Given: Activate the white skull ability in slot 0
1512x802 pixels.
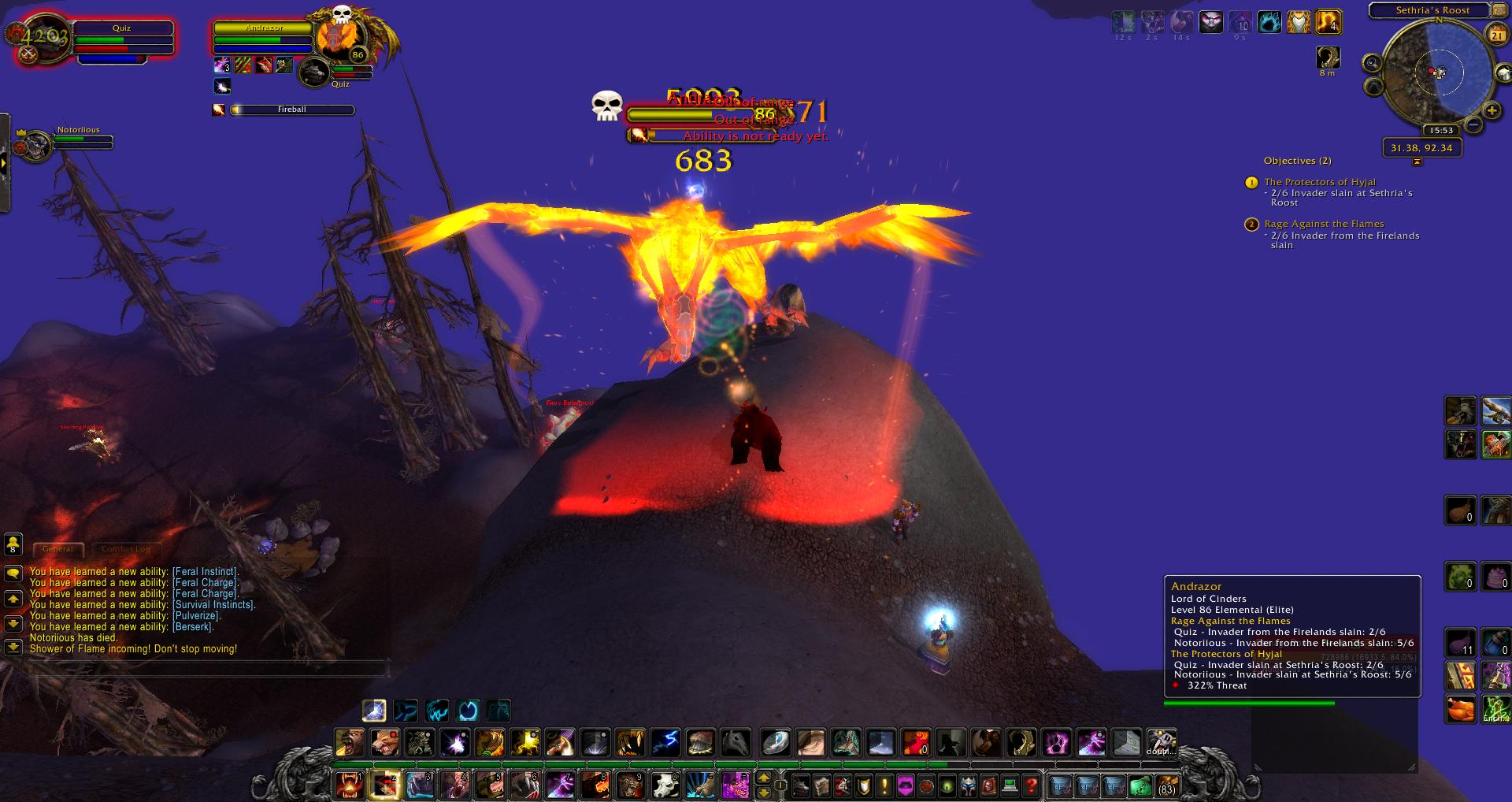Looking at the screenshot, I should pos(665,785).
